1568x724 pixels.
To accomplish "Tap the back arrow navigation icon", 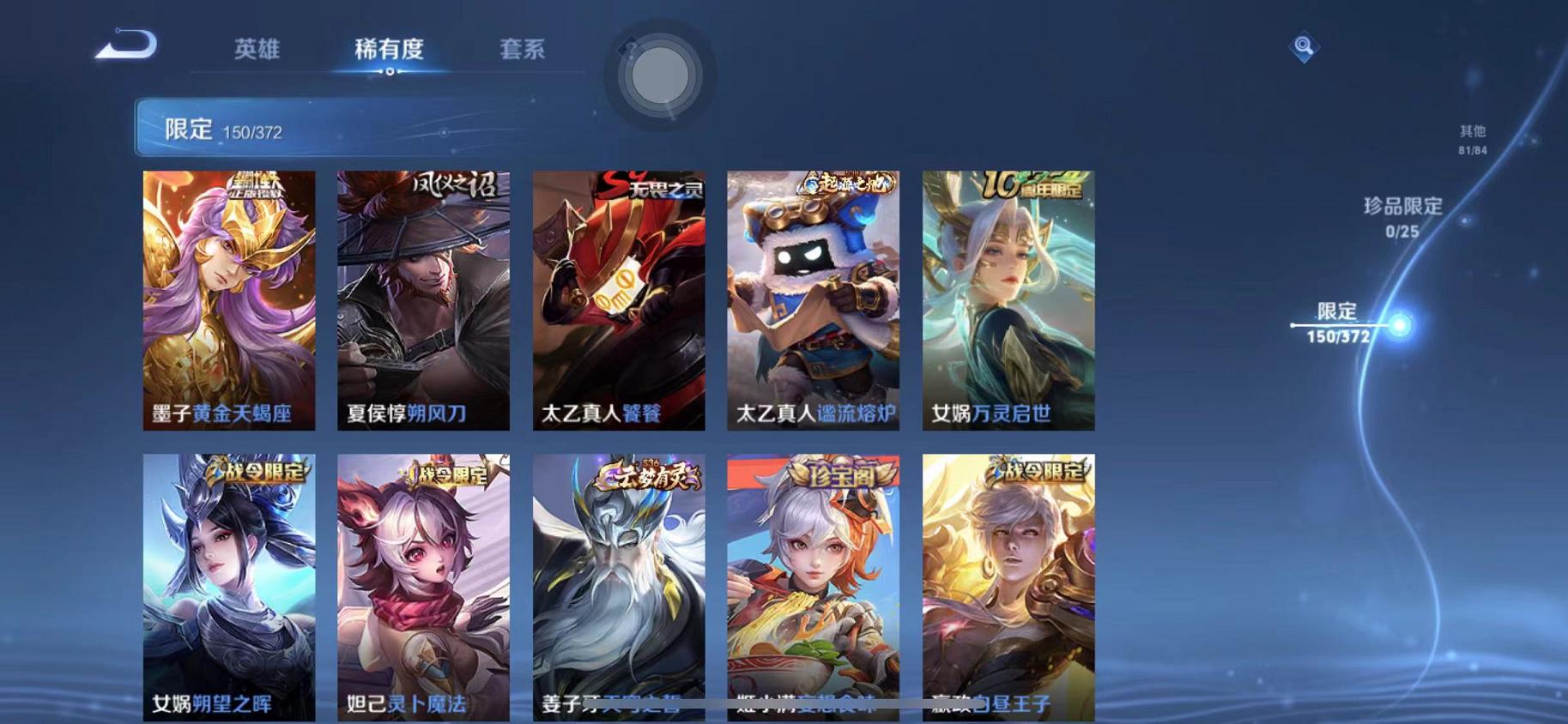I will pos(127,47).
